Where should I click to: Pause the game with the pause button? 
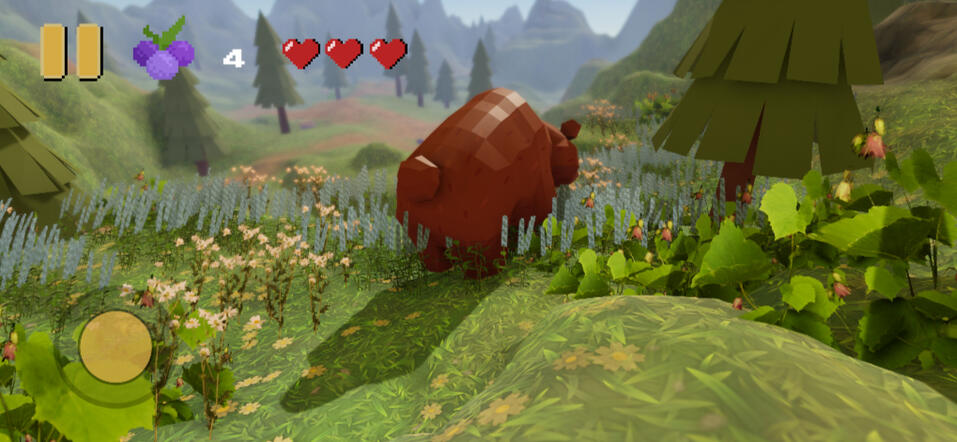point(71,52)
